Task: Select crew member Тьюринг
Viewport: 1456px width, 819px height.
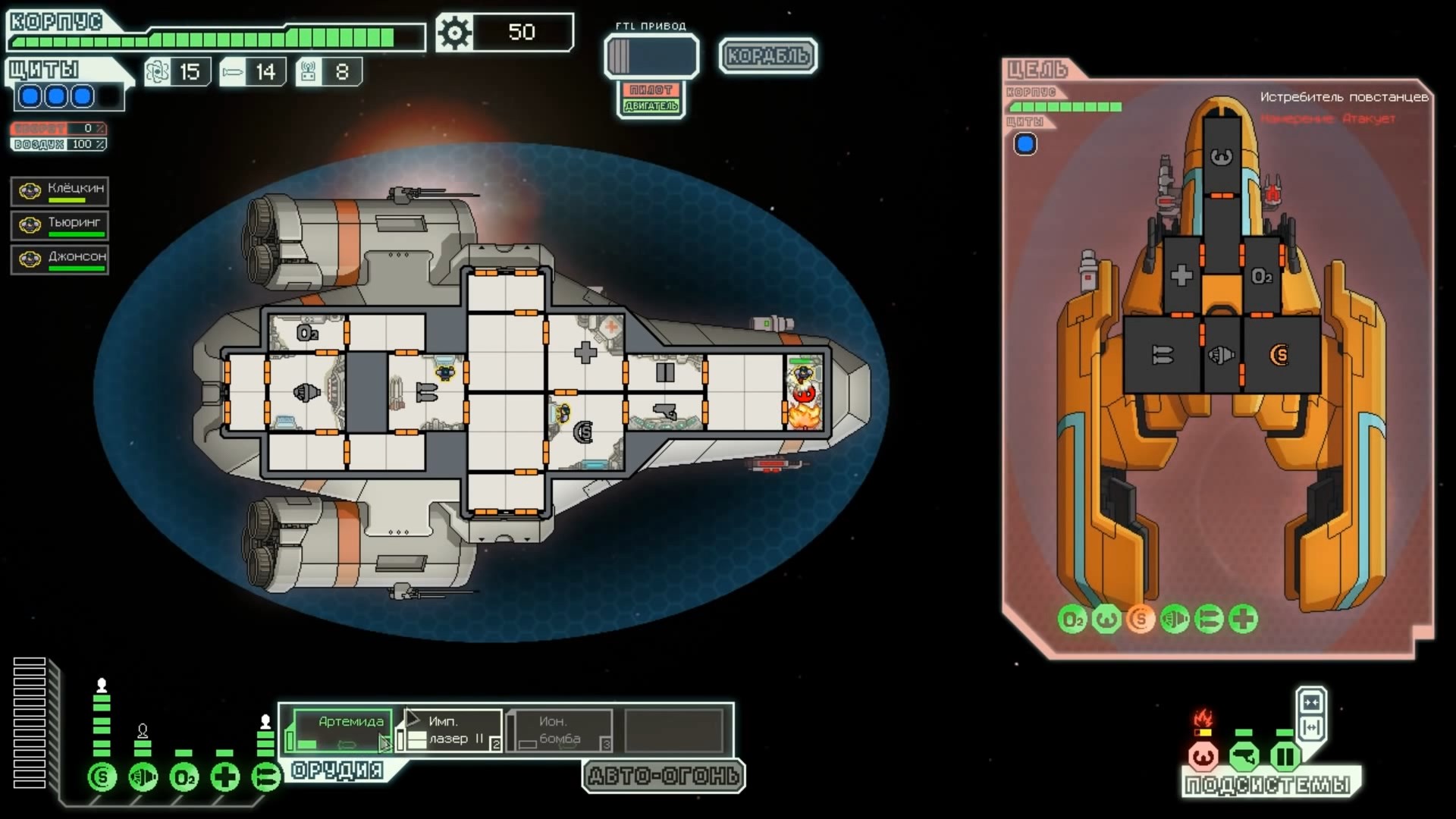Action: click(x=60, y=225)
